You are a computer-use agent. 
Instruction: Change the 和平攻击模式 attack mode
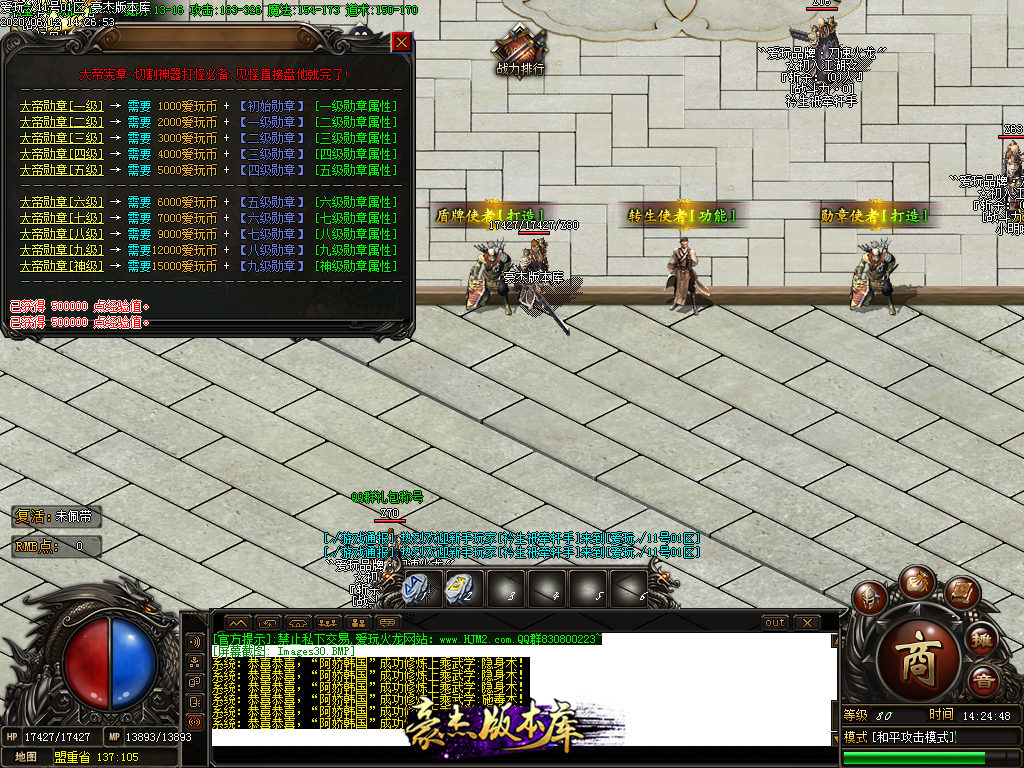pos(900,737)
